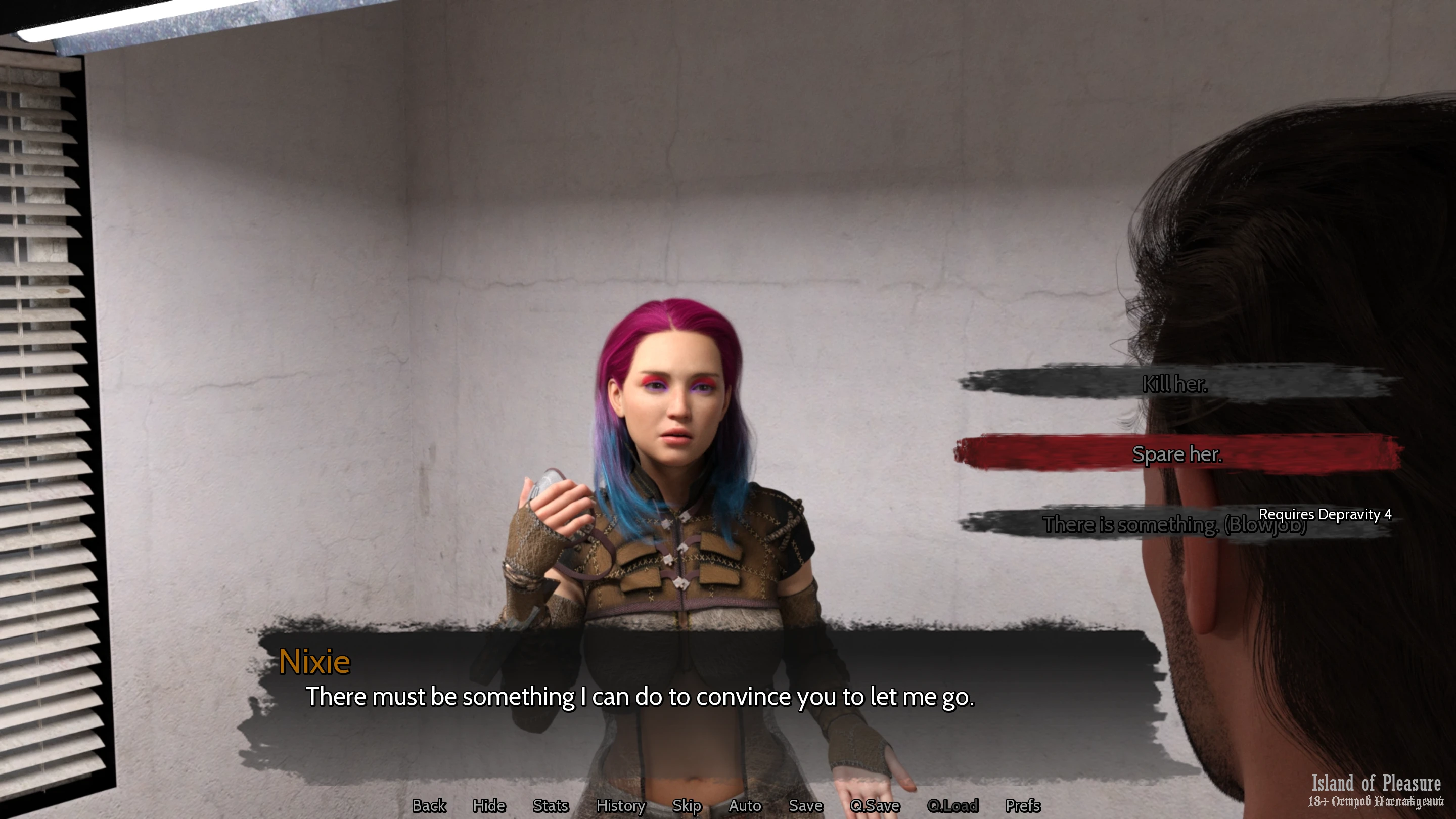Open the Stats screen
This screenshot has width=1456, height=819.
pyautogui.click(x=551, y=805)
